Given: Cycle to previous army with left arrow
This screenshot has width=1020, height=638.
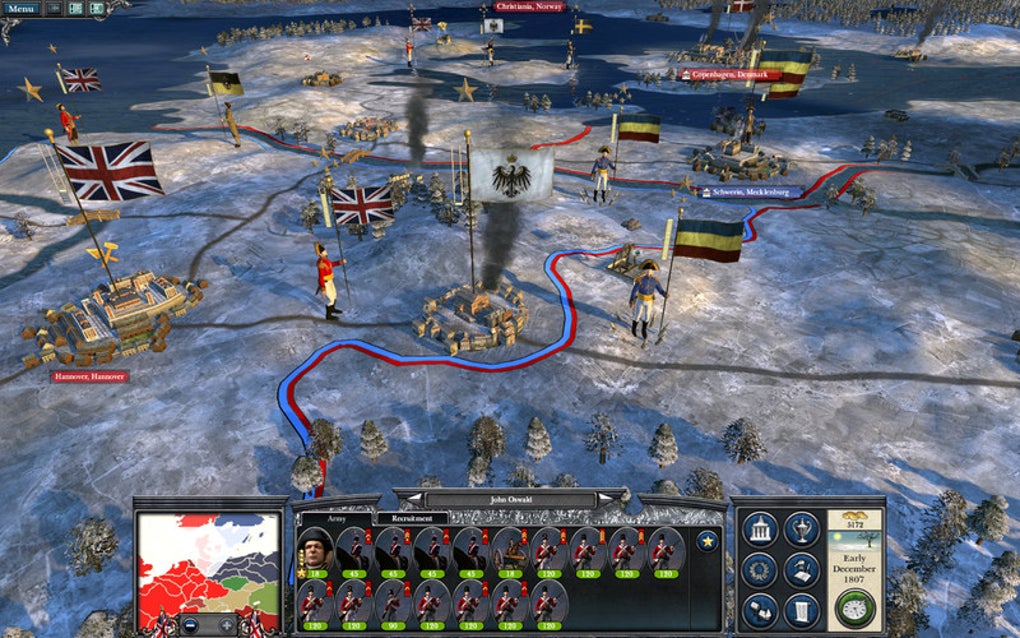Looking at the screenshot, I should [413, 497].
